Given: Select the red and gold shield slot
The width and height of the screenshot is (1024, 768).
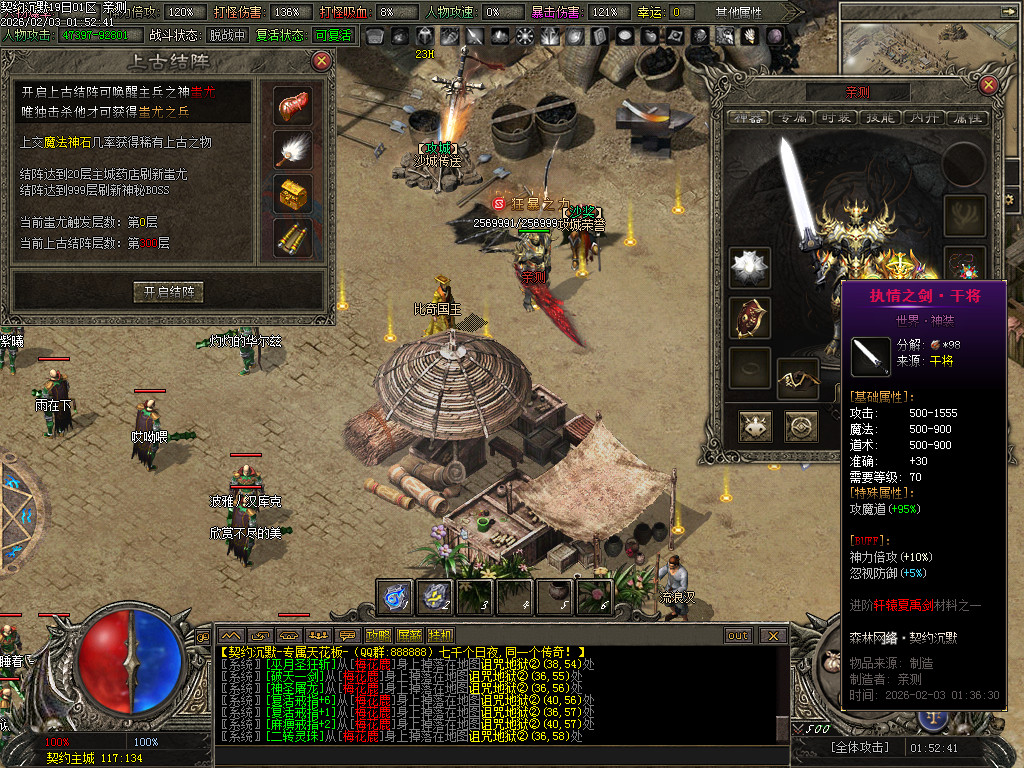Looking at the screenshot, I should click(749, 317).
